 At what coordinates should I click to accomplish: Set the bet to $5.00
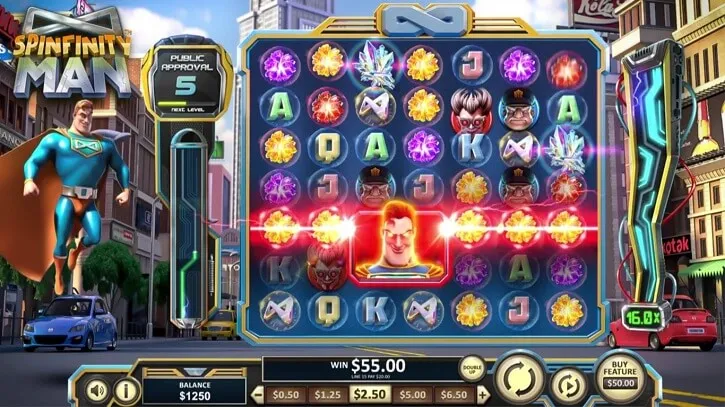pos(412,394)
